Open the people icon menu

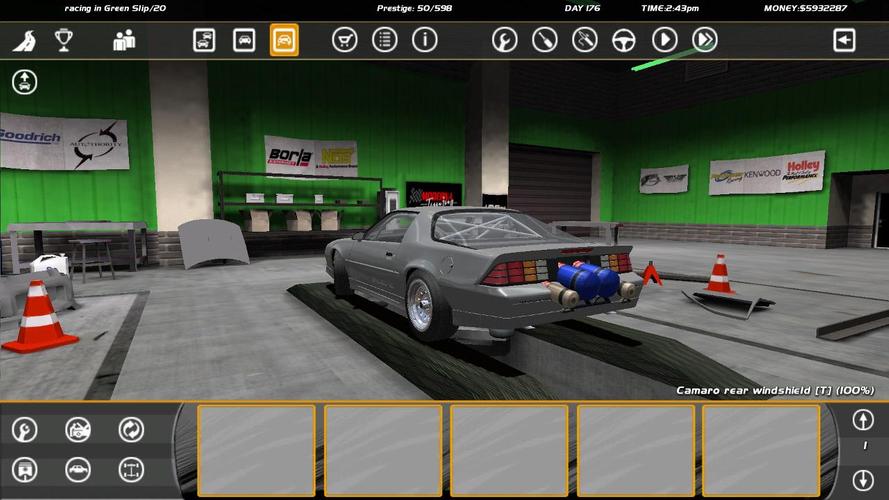pyautogui.click(x=124, y=40)
